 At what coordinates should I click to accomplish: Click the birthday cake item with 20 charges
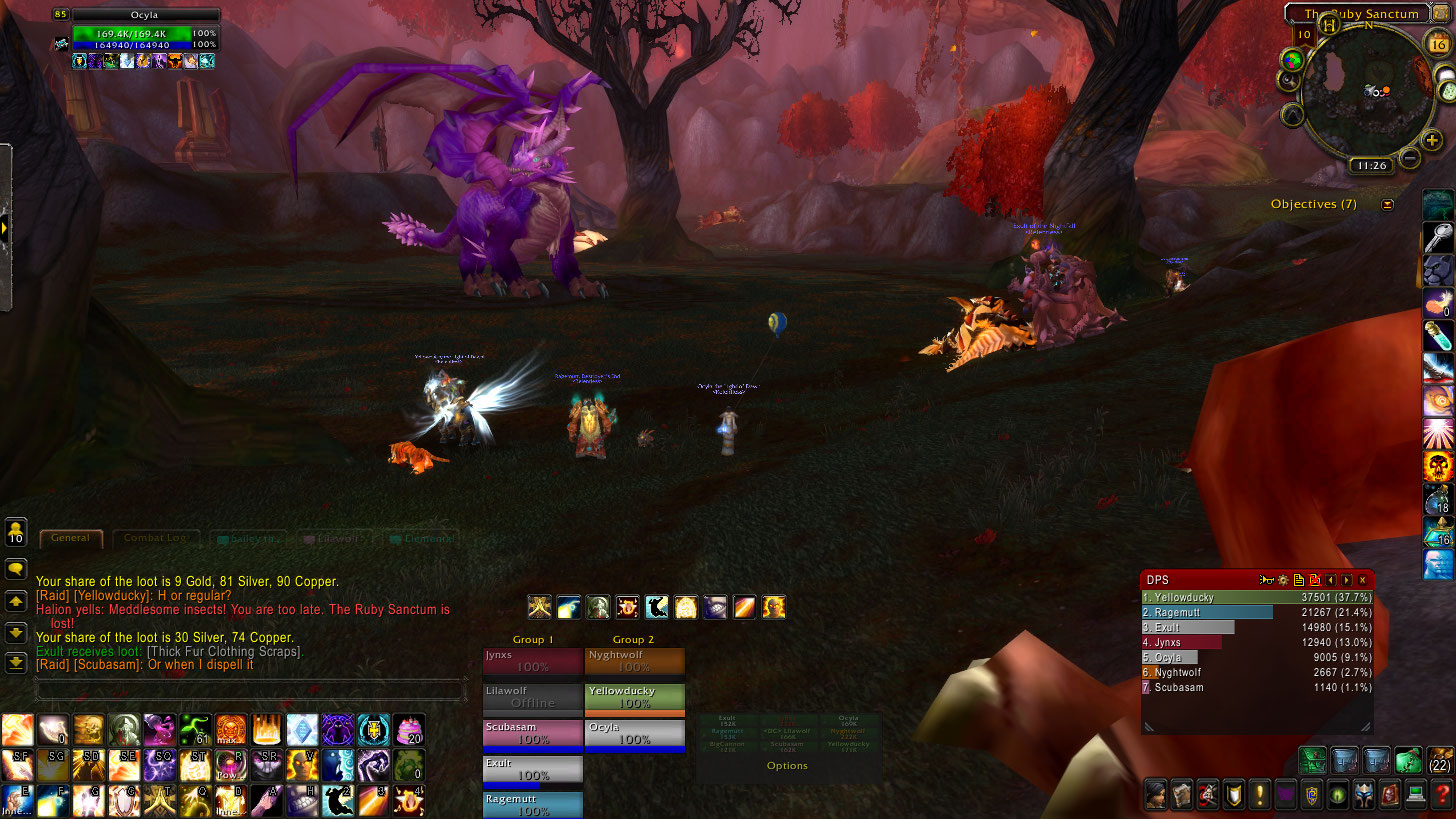pyautogui.click(x=408, y=729)
